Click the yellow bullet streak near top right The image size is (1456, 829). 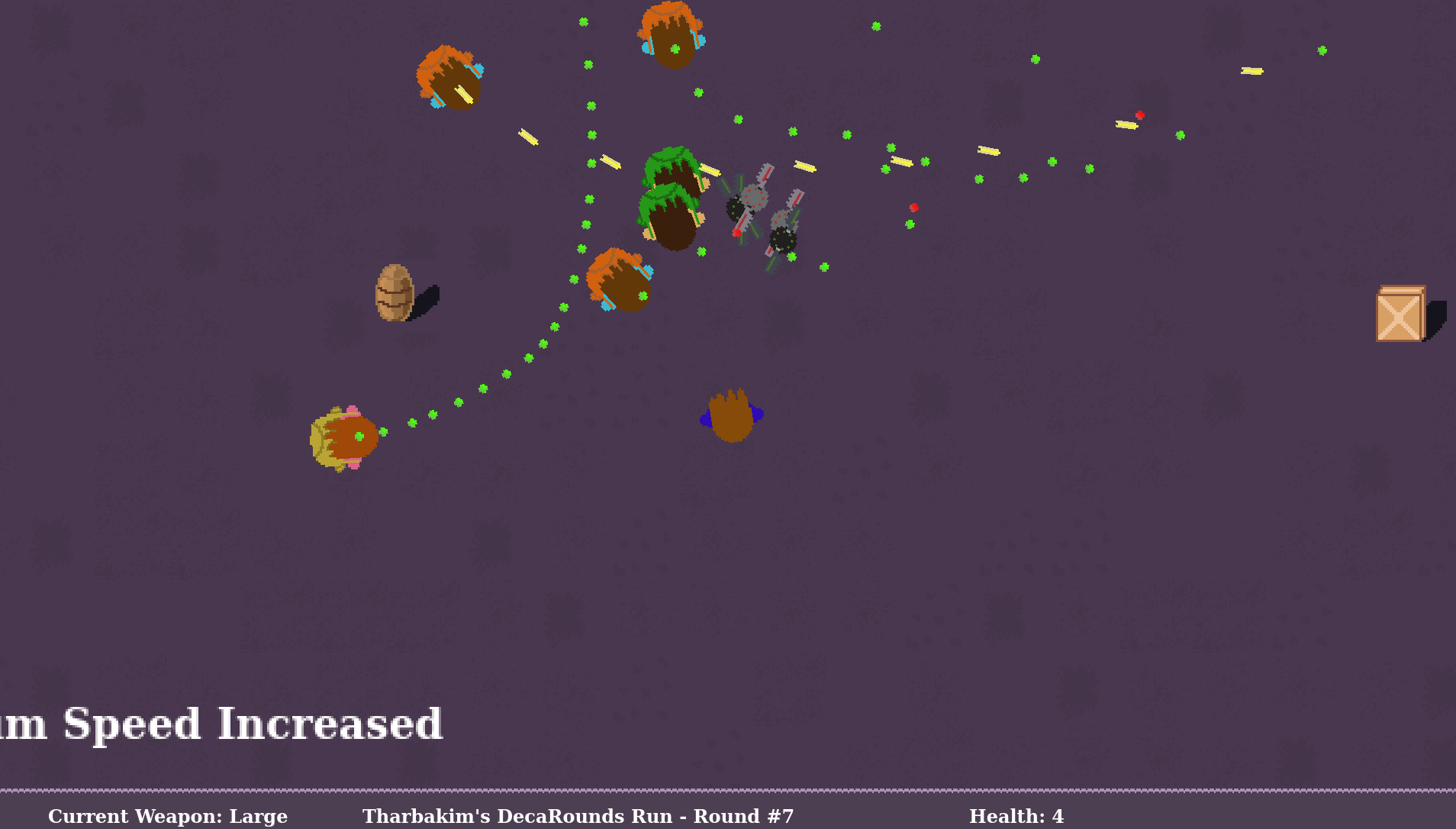(x=1251, y=71)
